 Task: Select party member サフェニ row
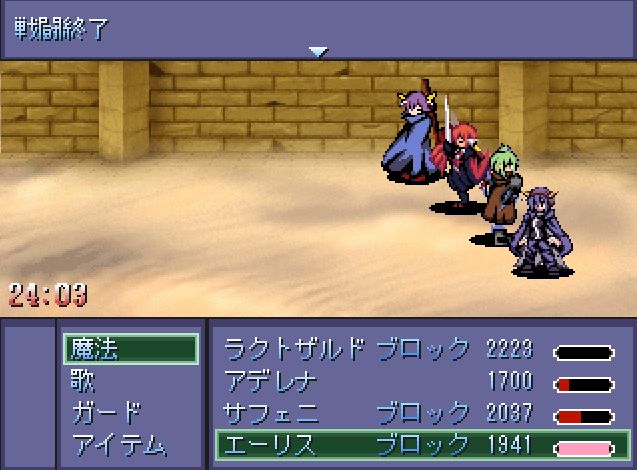tap(420, 412)
